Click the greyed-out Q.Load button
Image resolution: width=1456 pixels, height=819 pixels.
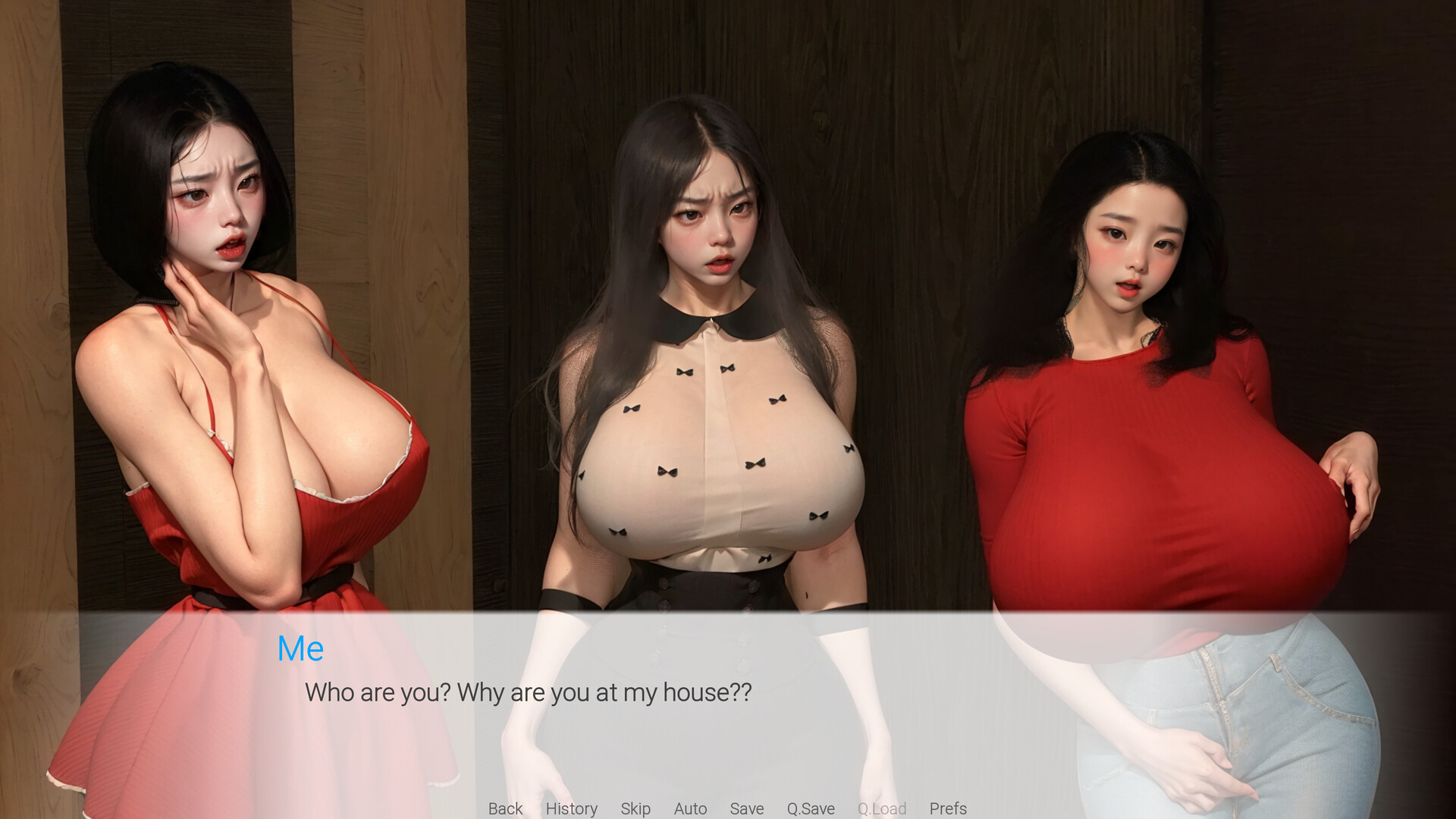click(881, 808)
